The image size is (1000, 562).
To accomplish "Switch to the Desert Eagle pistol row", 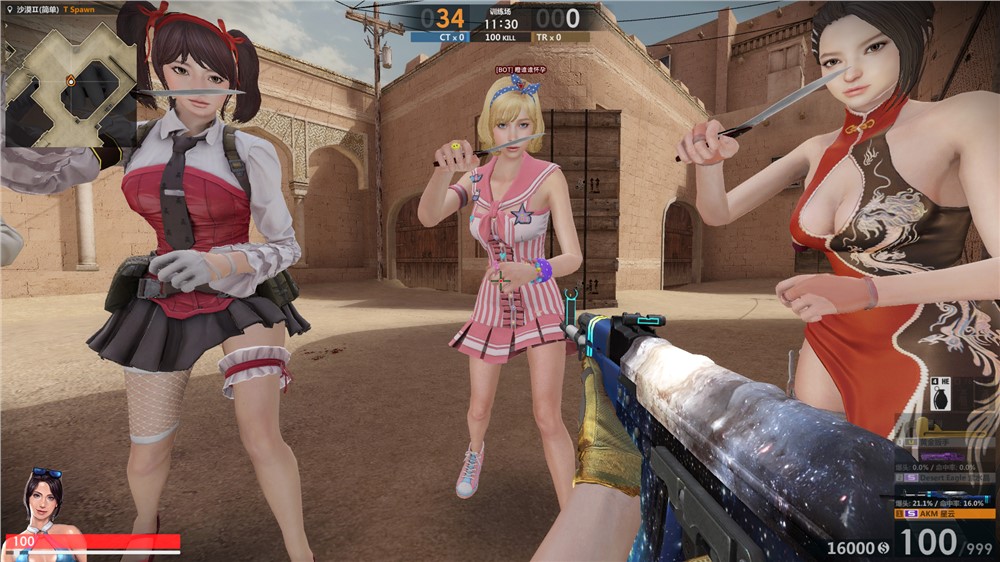I will point(946,478).
